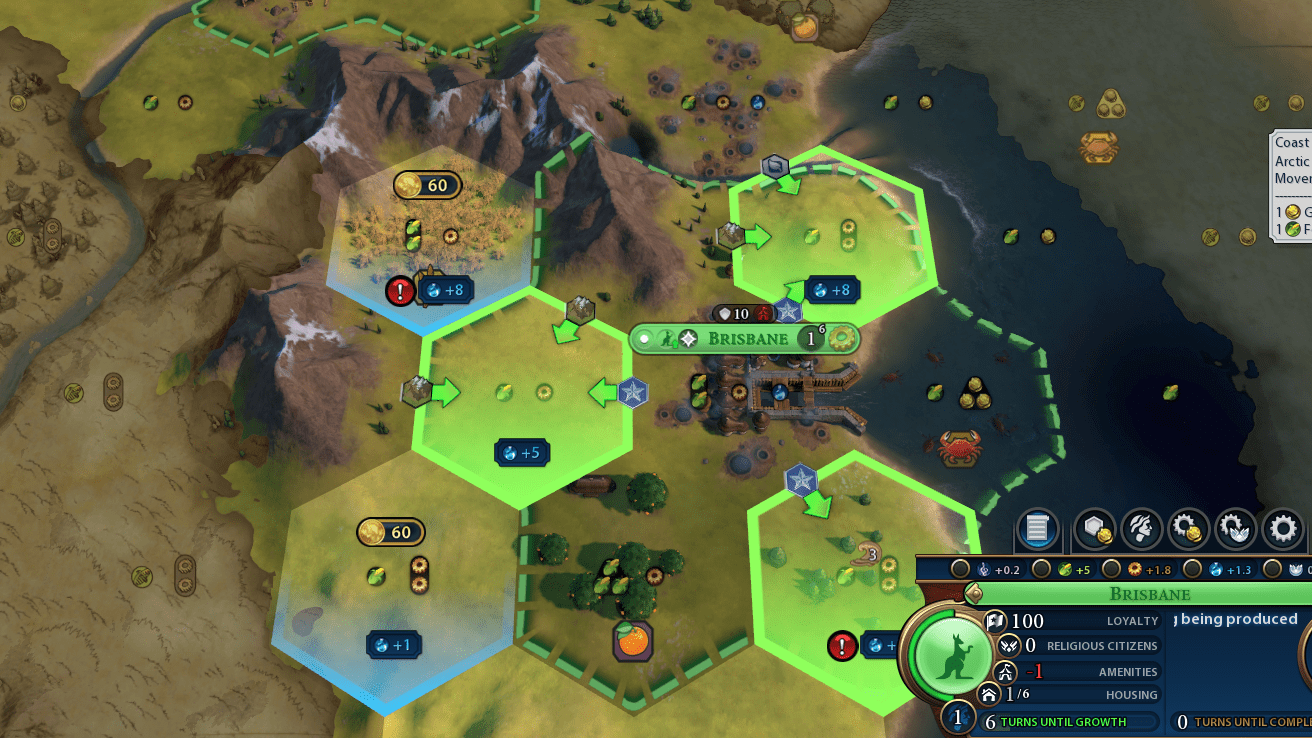
Task: Select the Brisbane city banner
Action: click(x=747, y=339)
